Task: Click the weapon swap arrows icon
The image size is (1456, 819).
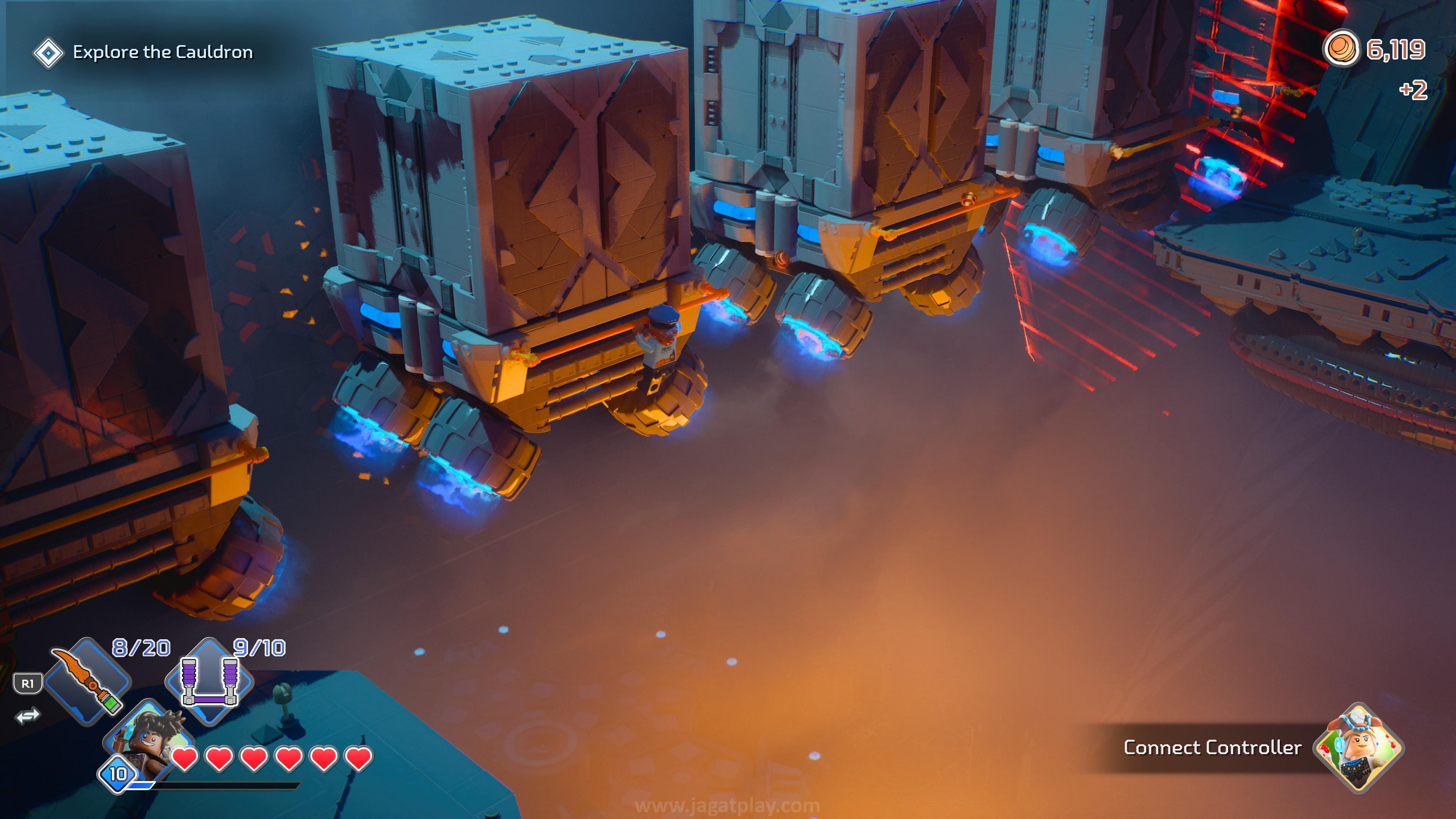Action: [28, 715]
